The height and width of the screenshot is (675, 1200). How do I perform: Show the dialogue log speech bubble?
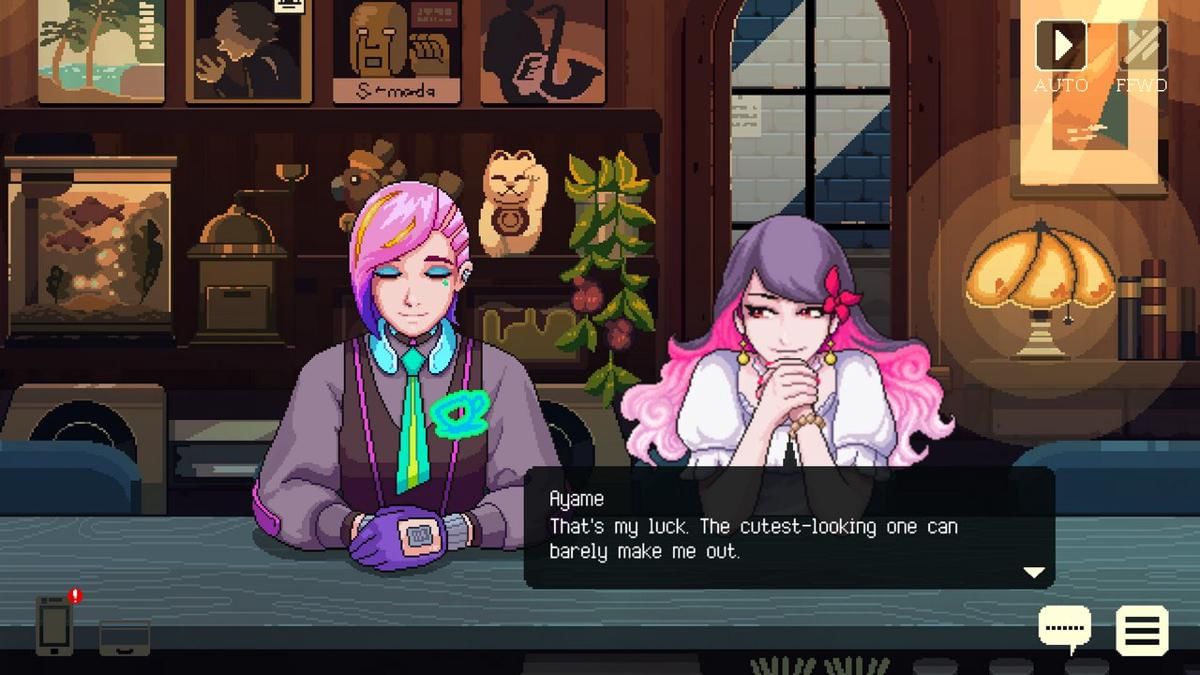1065,629
